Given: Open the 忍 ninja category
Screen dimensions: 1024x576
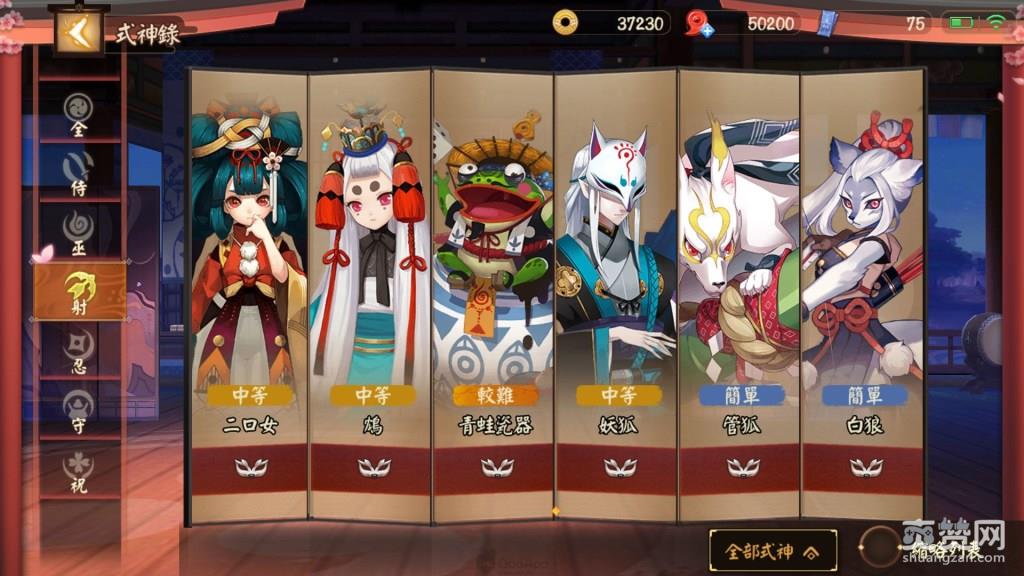Looking at the screenshot, I should pyautogui.click(x=79, y=351).
